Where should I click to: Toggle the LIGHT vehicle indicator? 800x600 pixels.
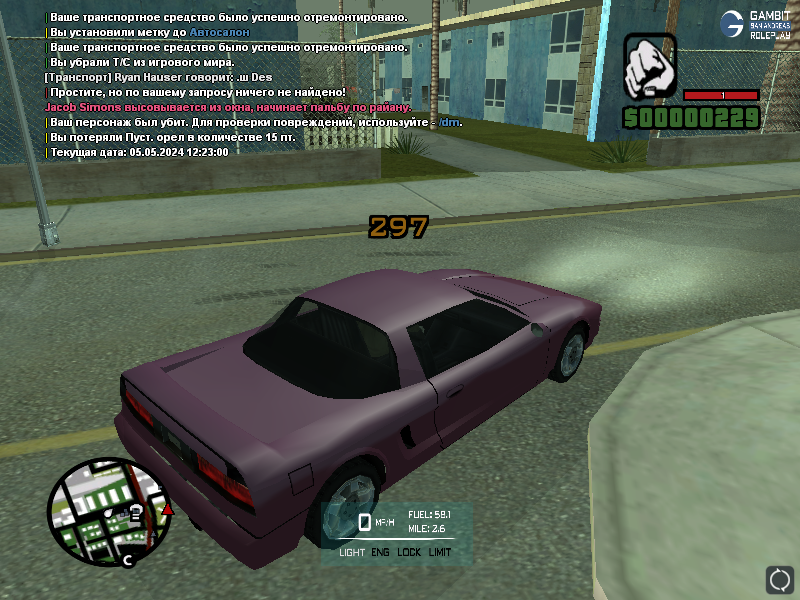pyautogui.click(x=352, y=552)
